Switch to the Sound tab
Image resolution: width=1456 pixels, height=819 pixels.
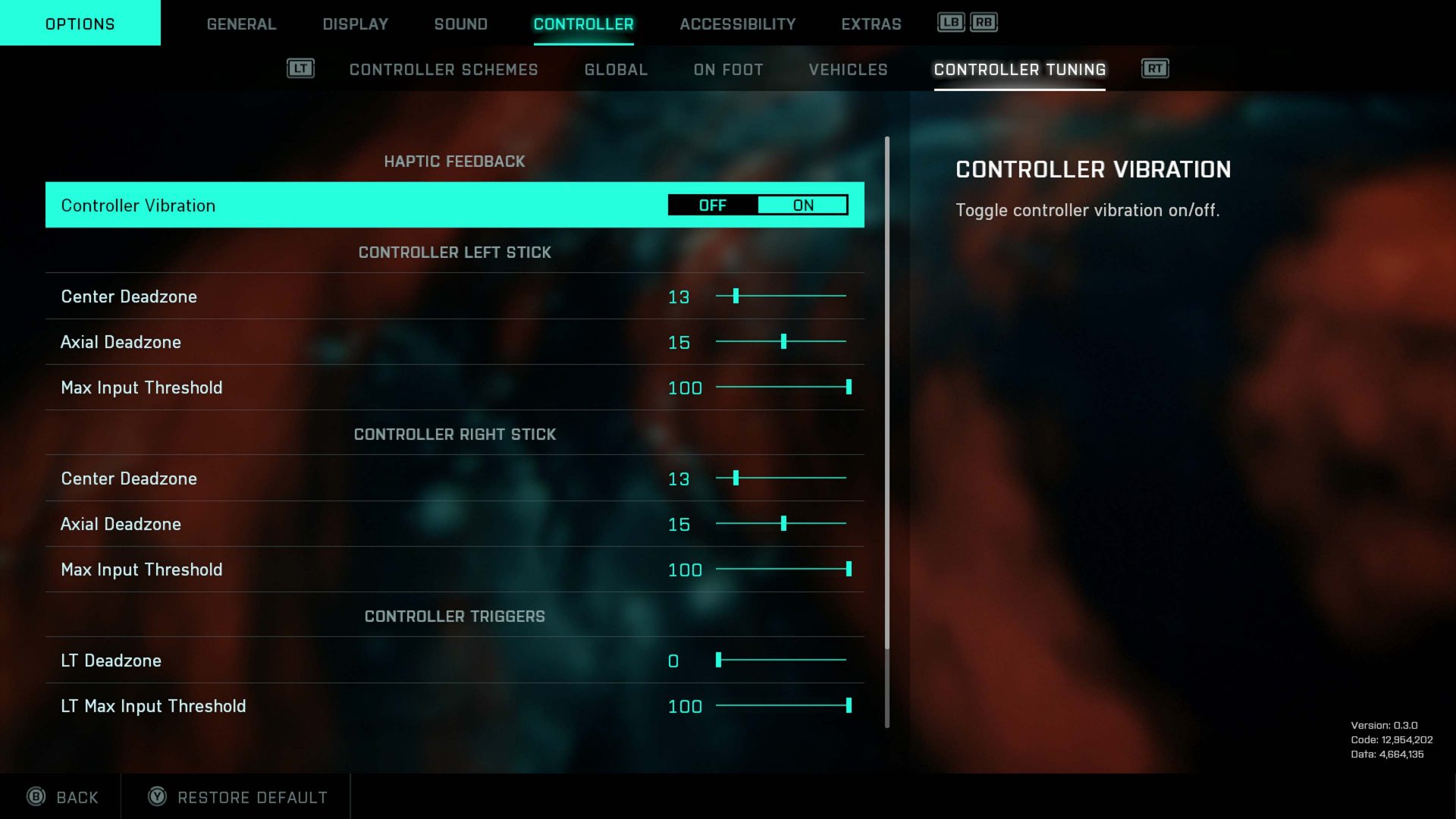pos(460,24)
